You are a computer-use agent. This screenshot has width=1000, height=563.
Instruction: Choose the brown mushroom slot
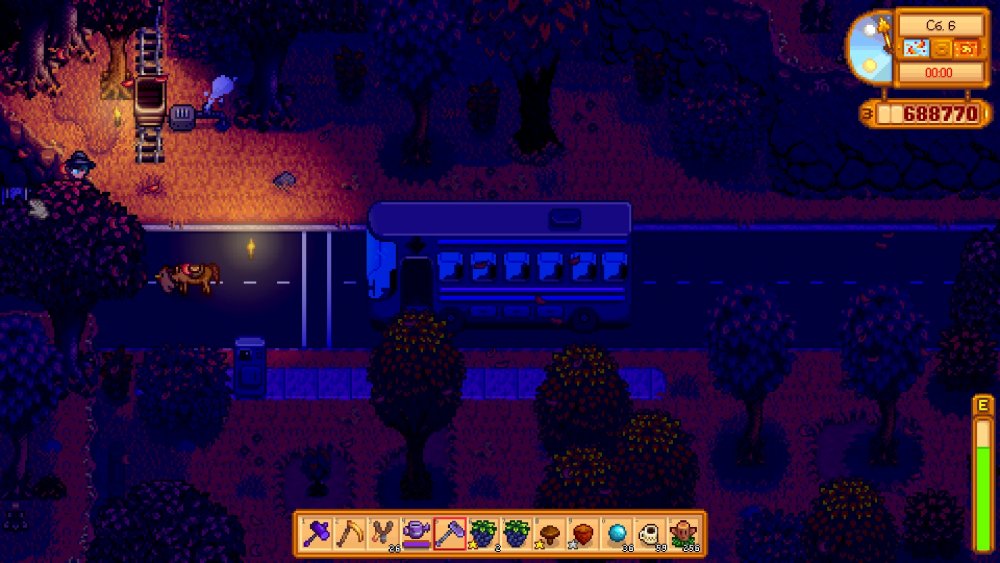click(x=549, y=533)
